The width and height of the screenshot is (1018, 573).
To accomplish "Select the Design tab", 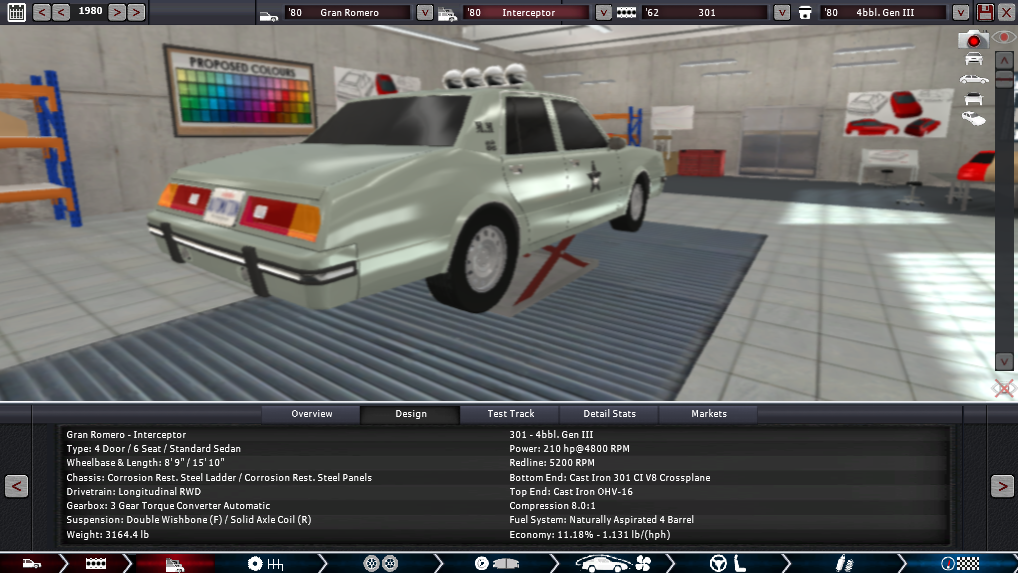I will (x=410, y=414).
